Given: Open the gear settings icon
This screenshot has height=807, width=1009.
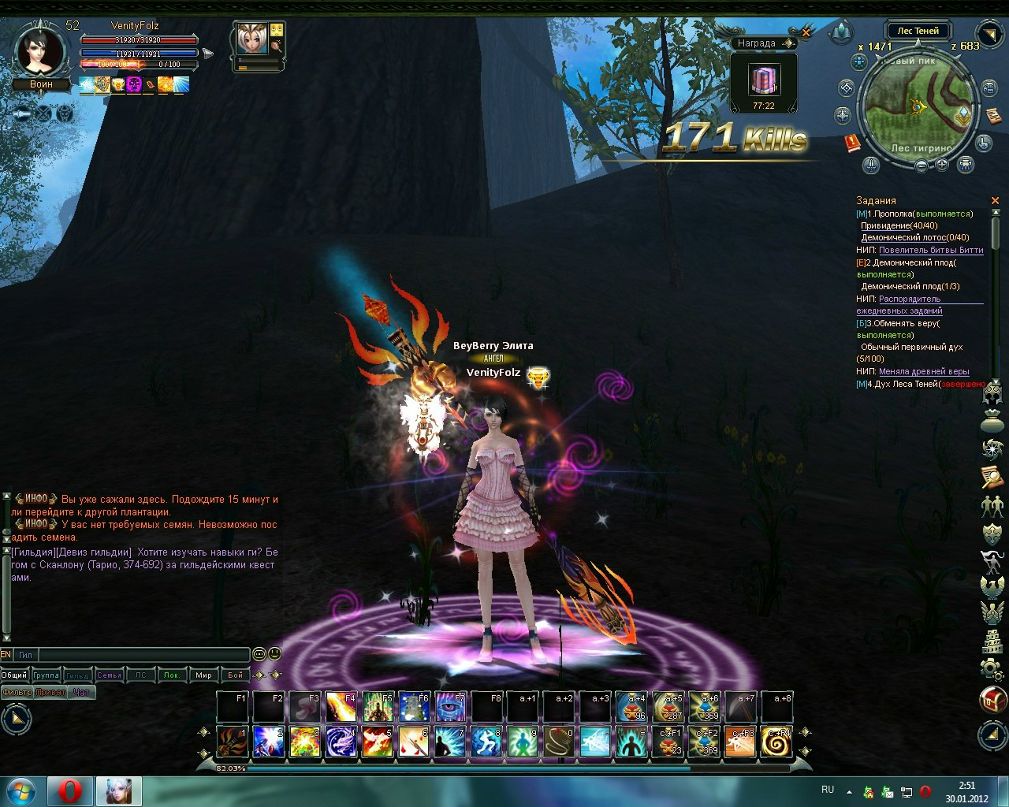Looking at the screenshot, I should click(992, 667).
